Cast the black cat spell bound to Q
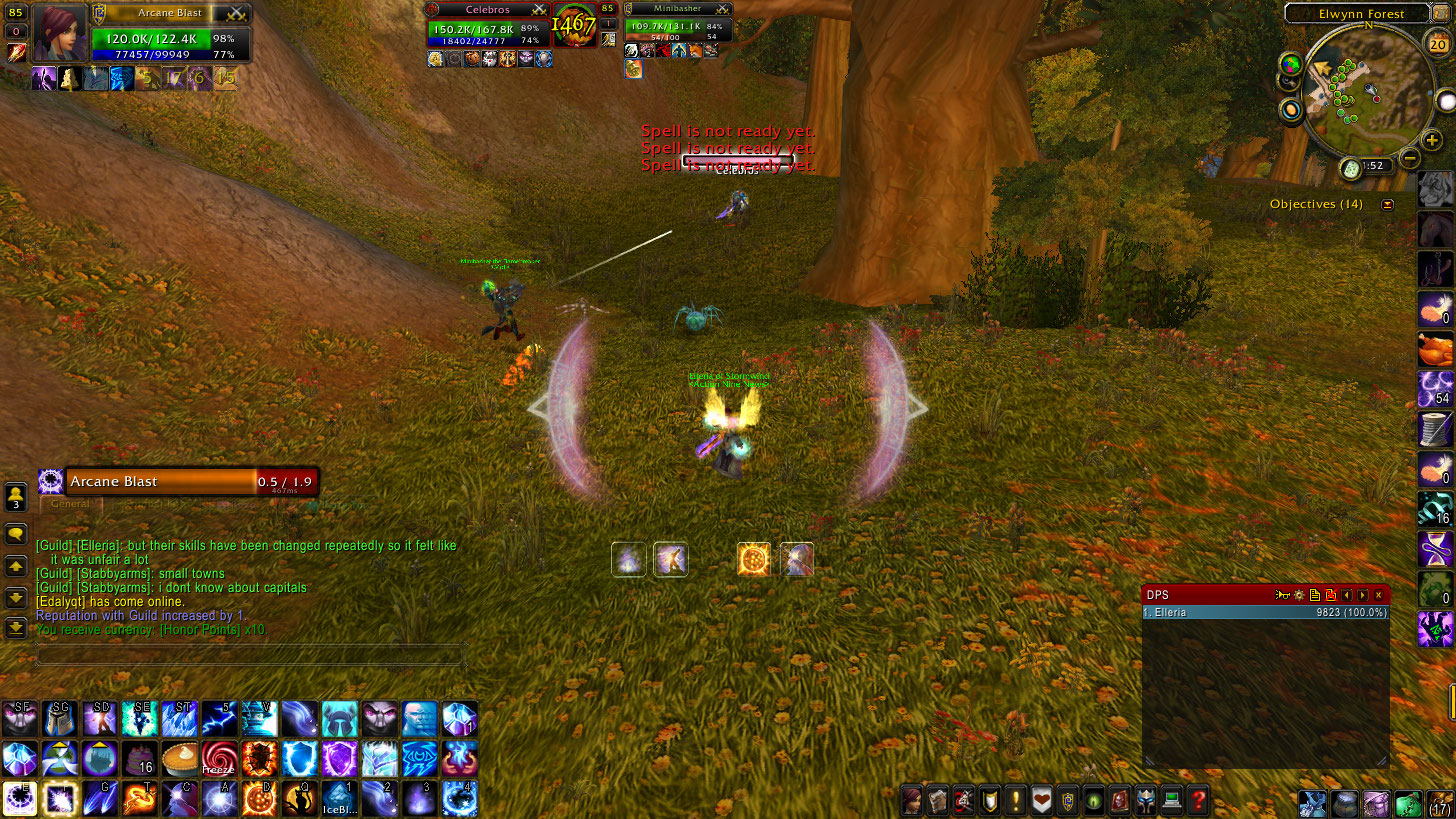The height and width of the screenshot is (819, 1456). click(x=299, y=799)
